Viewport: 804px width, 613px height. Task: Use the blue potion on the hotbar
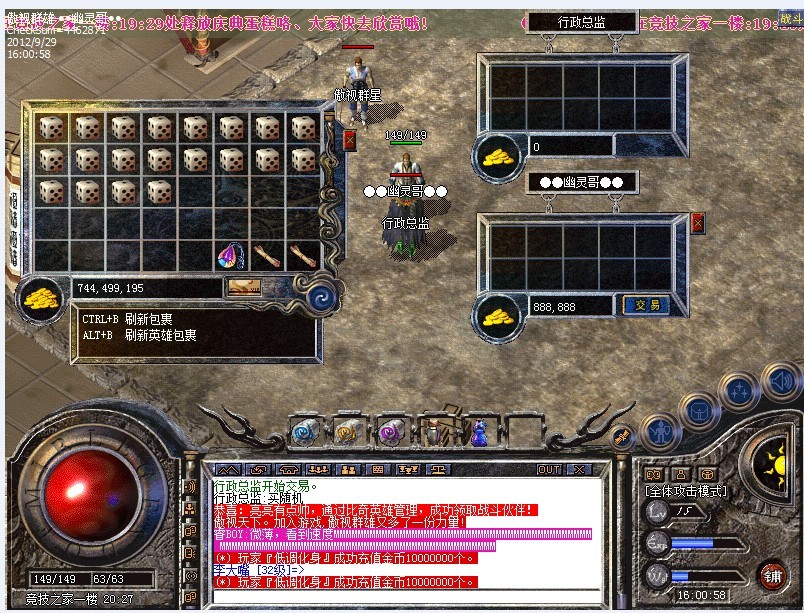477,432
